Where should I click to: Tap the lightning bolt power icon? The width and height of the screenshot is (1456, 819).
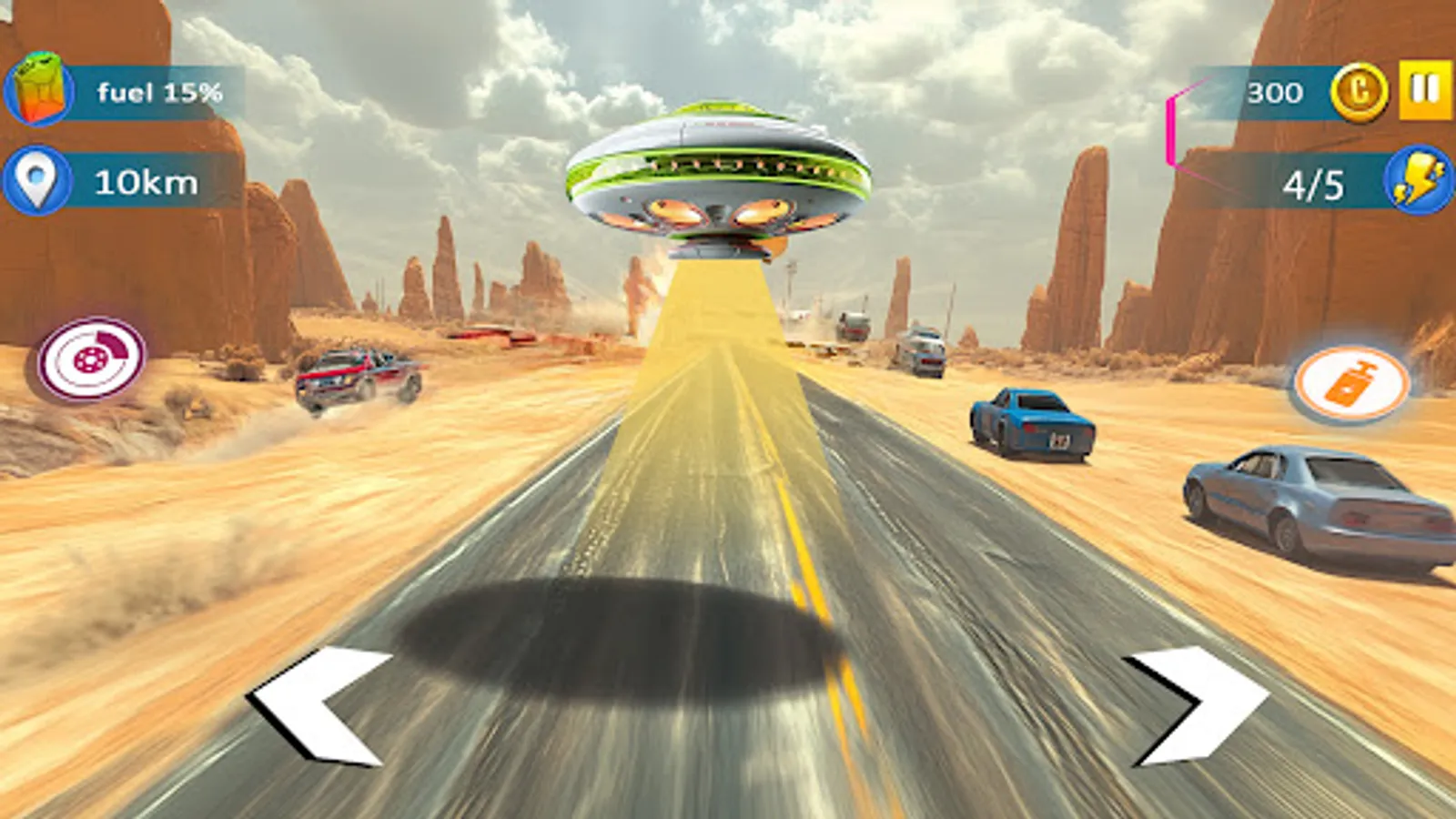tap(1416, 182)
